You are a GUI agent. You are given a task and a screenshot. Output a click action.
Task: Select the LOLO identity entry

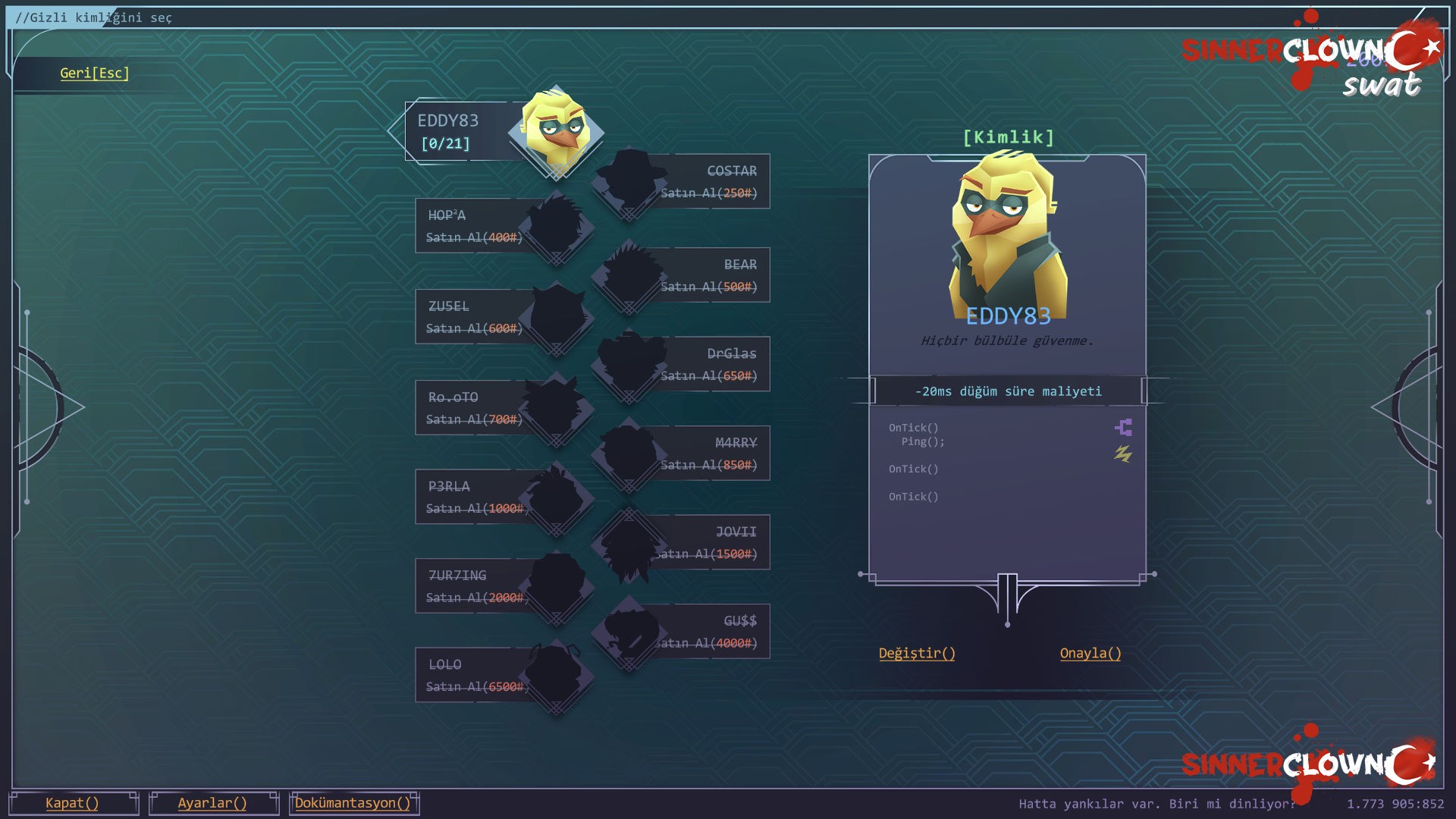tap(475, 676)
